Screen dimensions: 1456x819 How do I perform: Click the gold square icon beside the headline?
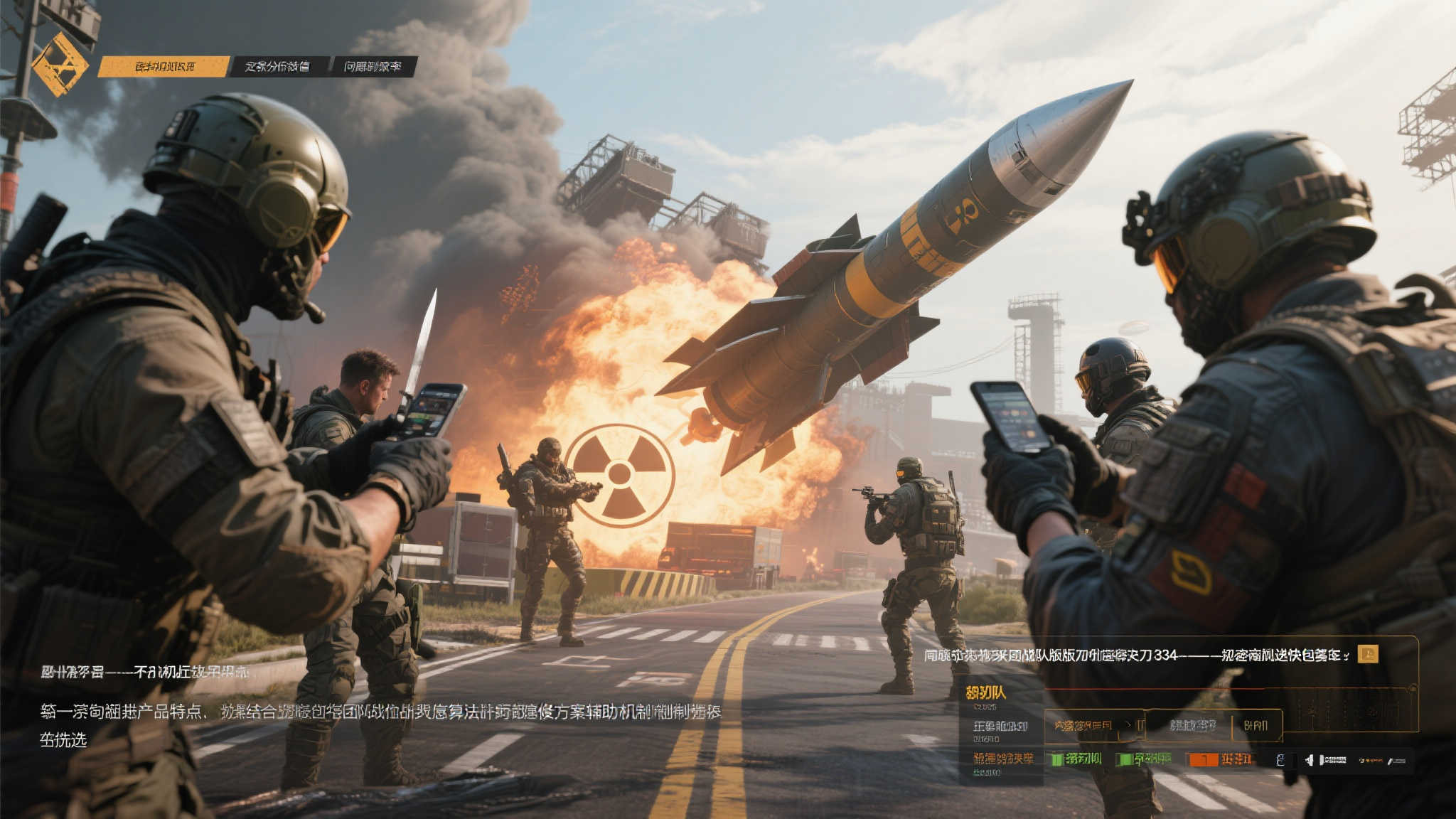1367,654
